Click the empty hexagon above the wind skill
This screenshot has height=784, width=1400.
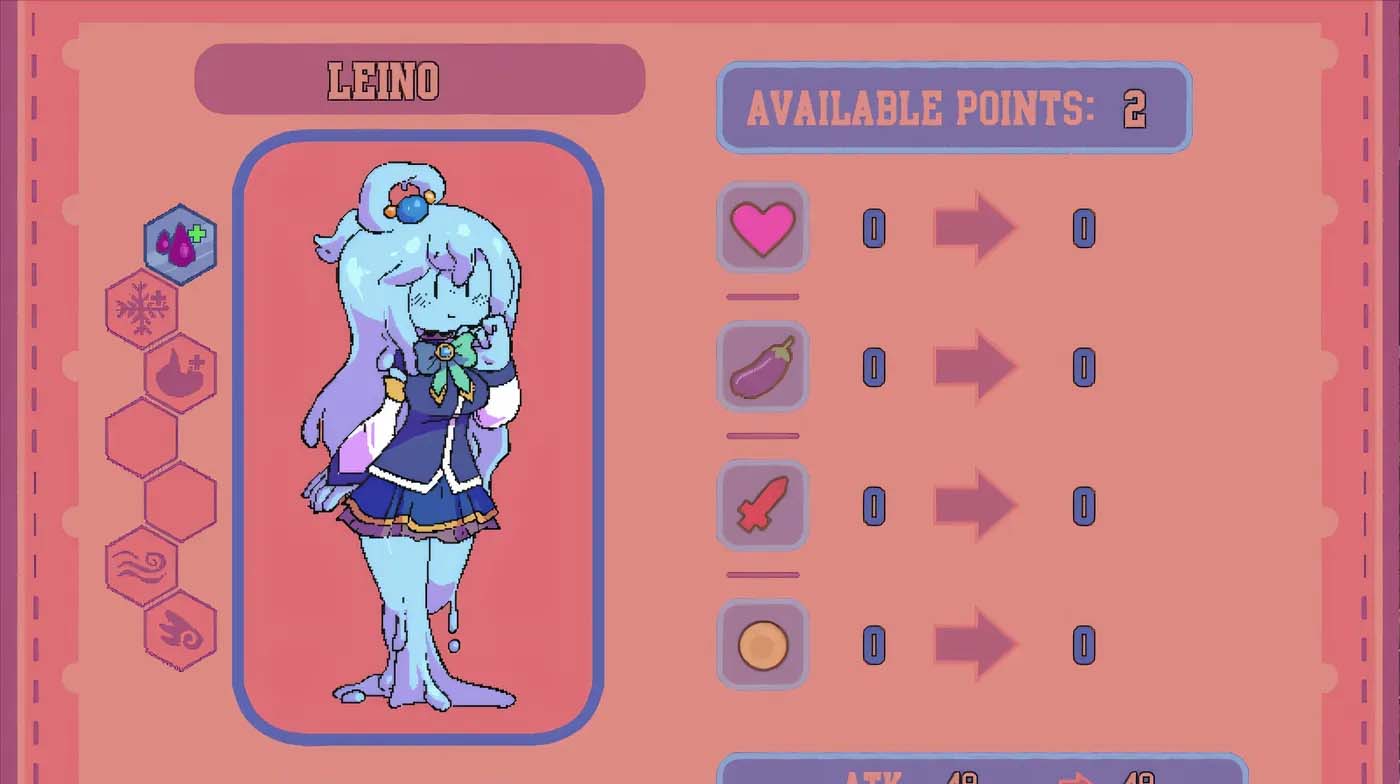[x=178, y=500]
